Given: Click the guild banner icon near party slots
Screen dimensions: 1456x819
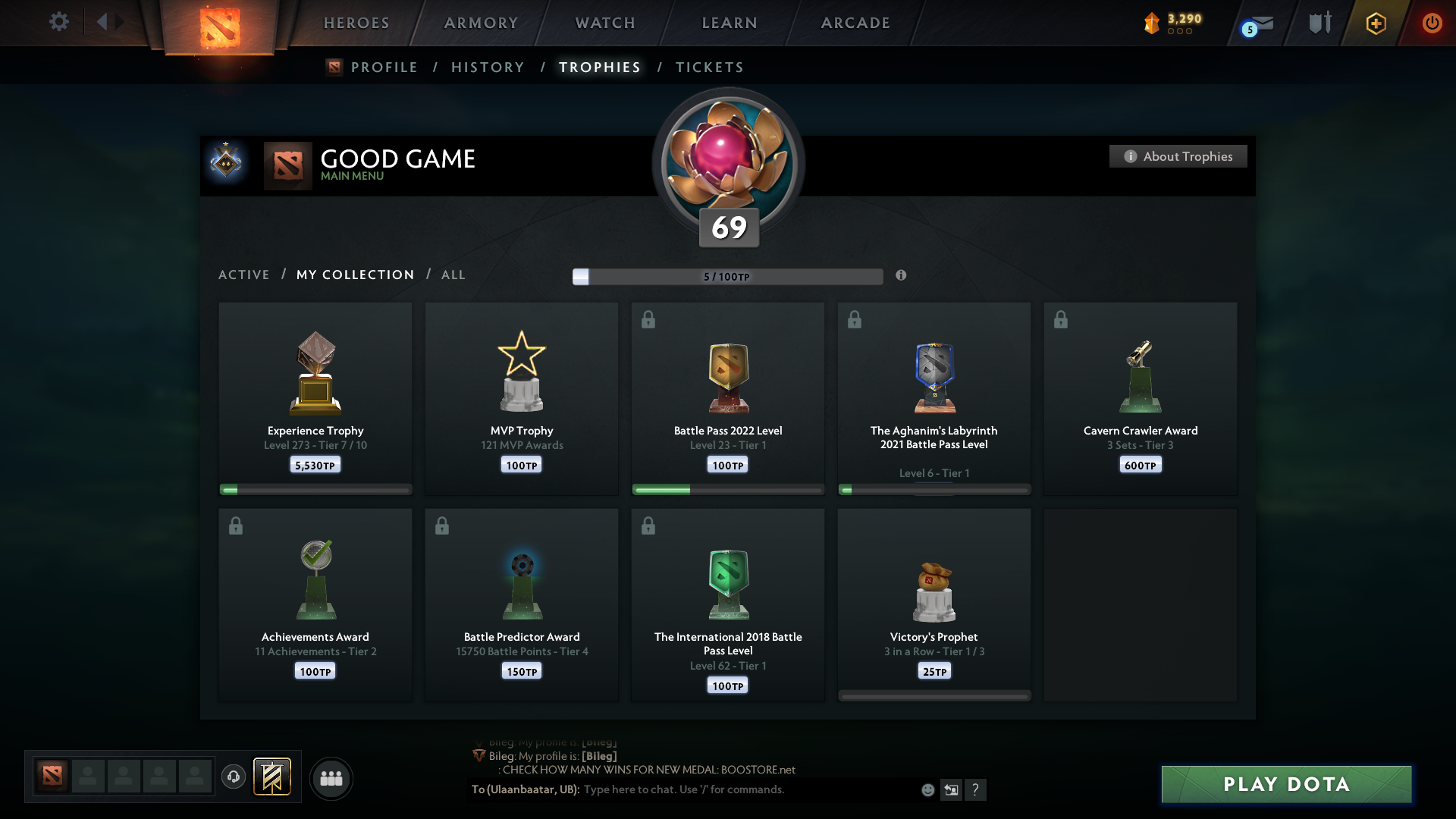Looking at the screenshot, I should 273,777.
